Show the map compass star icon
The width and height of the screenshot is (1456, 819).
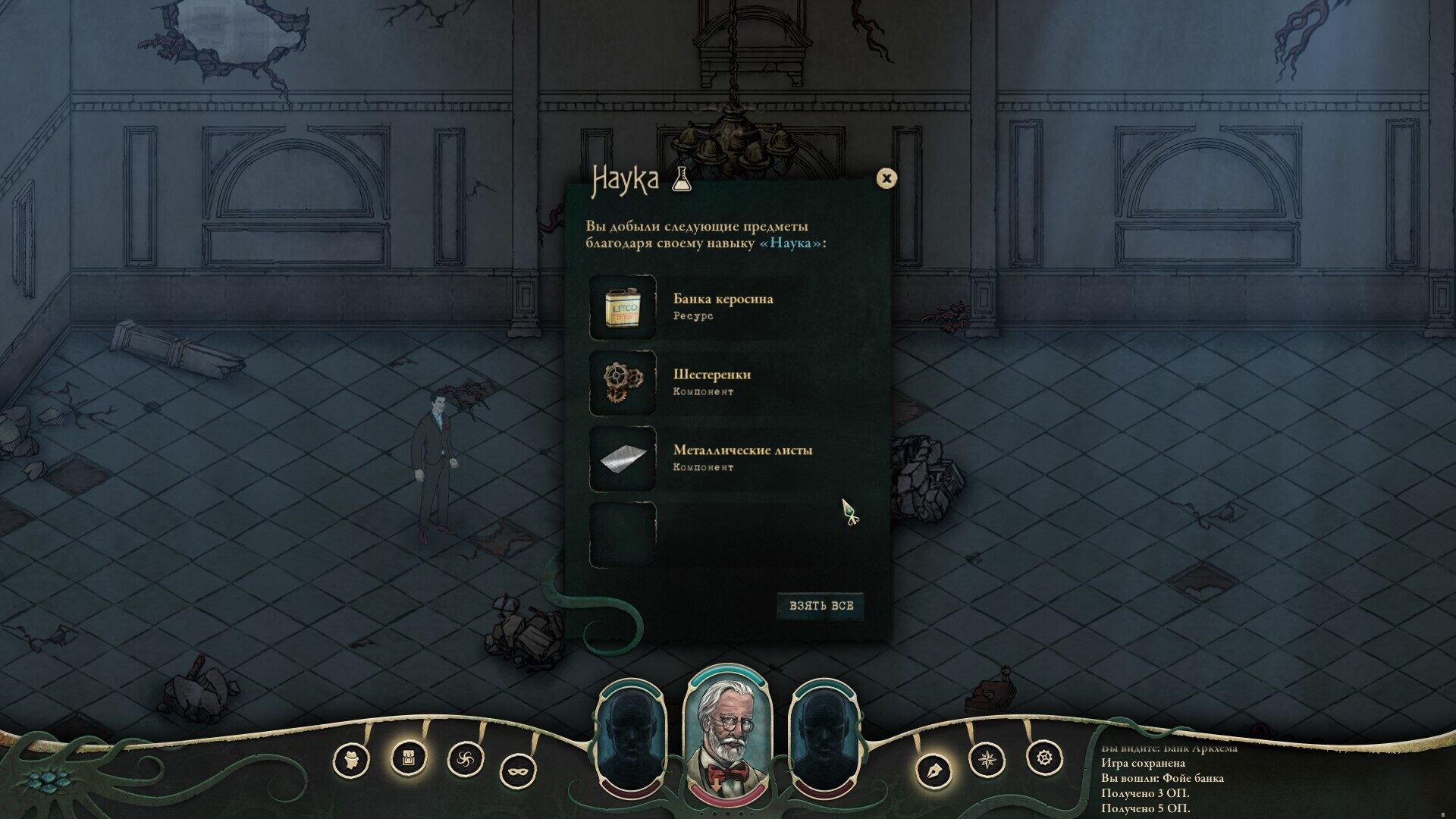pos(987,758)
